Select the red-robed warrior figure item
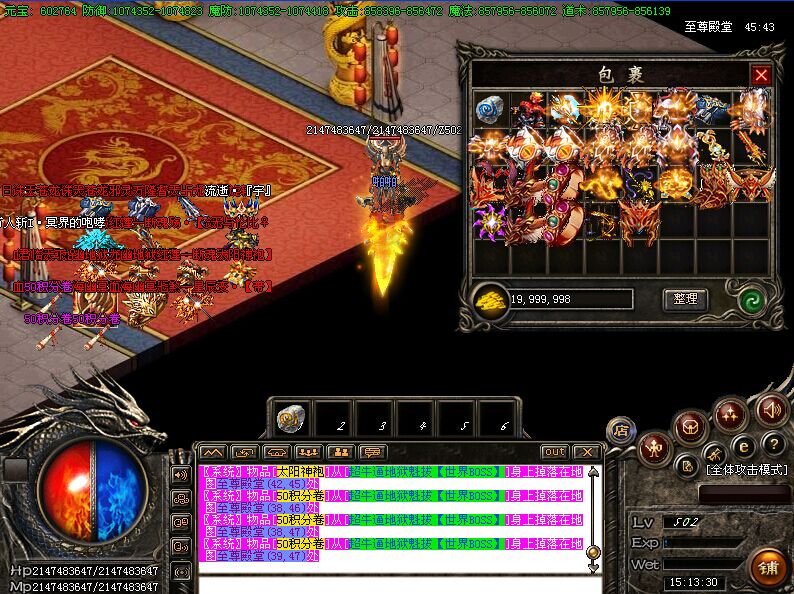The width and height of the screenshot is (794, 594). [530, 107]
